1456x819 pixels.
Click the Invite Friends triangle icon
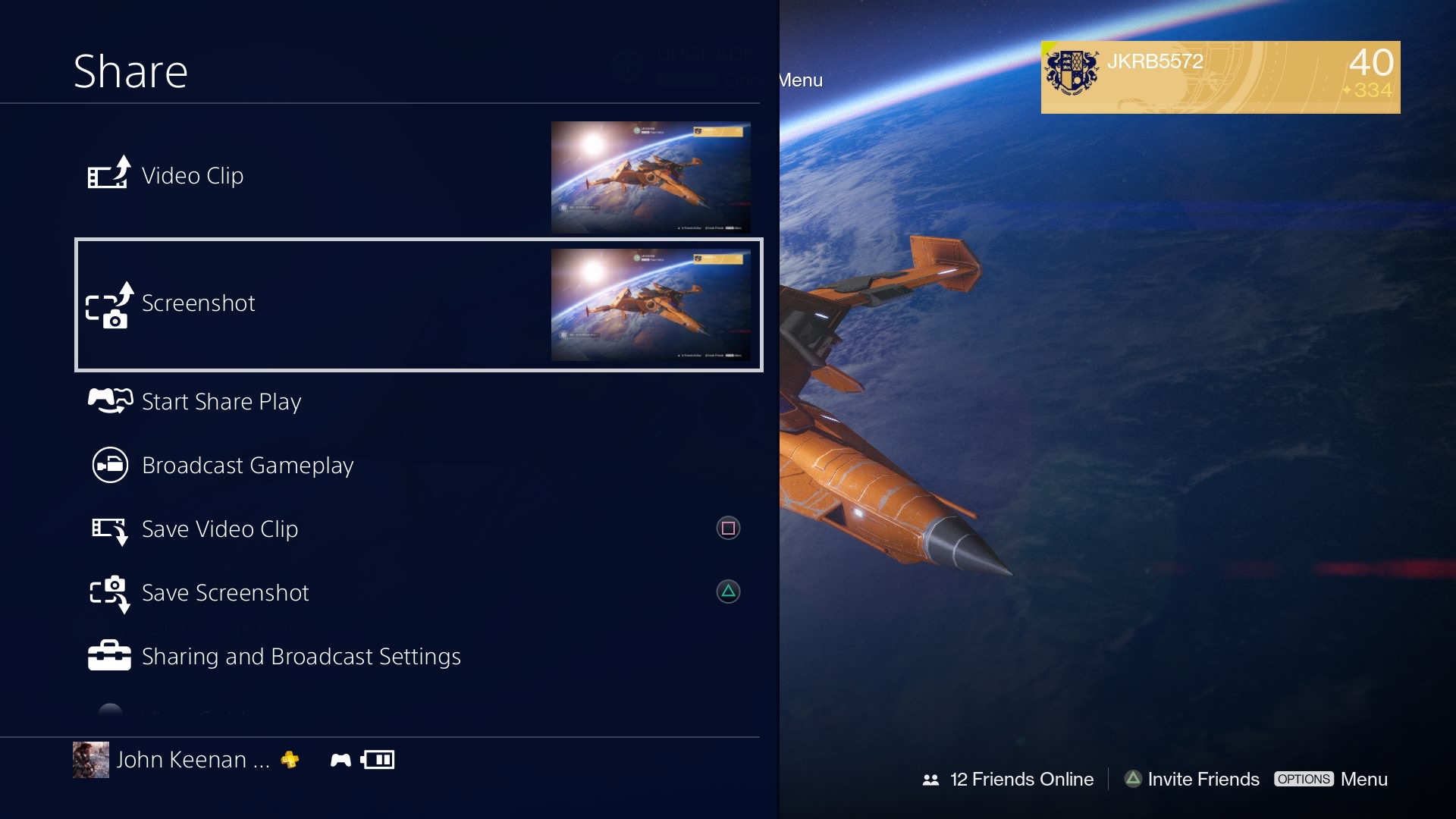pyautogui.click(x=1132, y=779)
